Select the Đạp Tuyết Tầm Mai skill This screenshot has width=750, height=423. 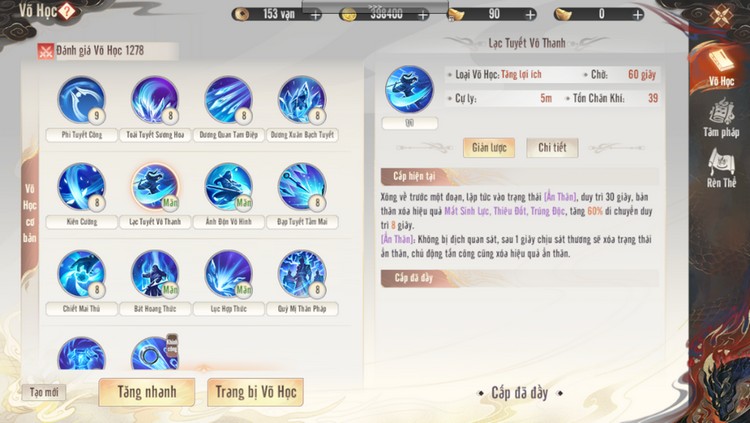pyautogui.click(x=301, y=187)
